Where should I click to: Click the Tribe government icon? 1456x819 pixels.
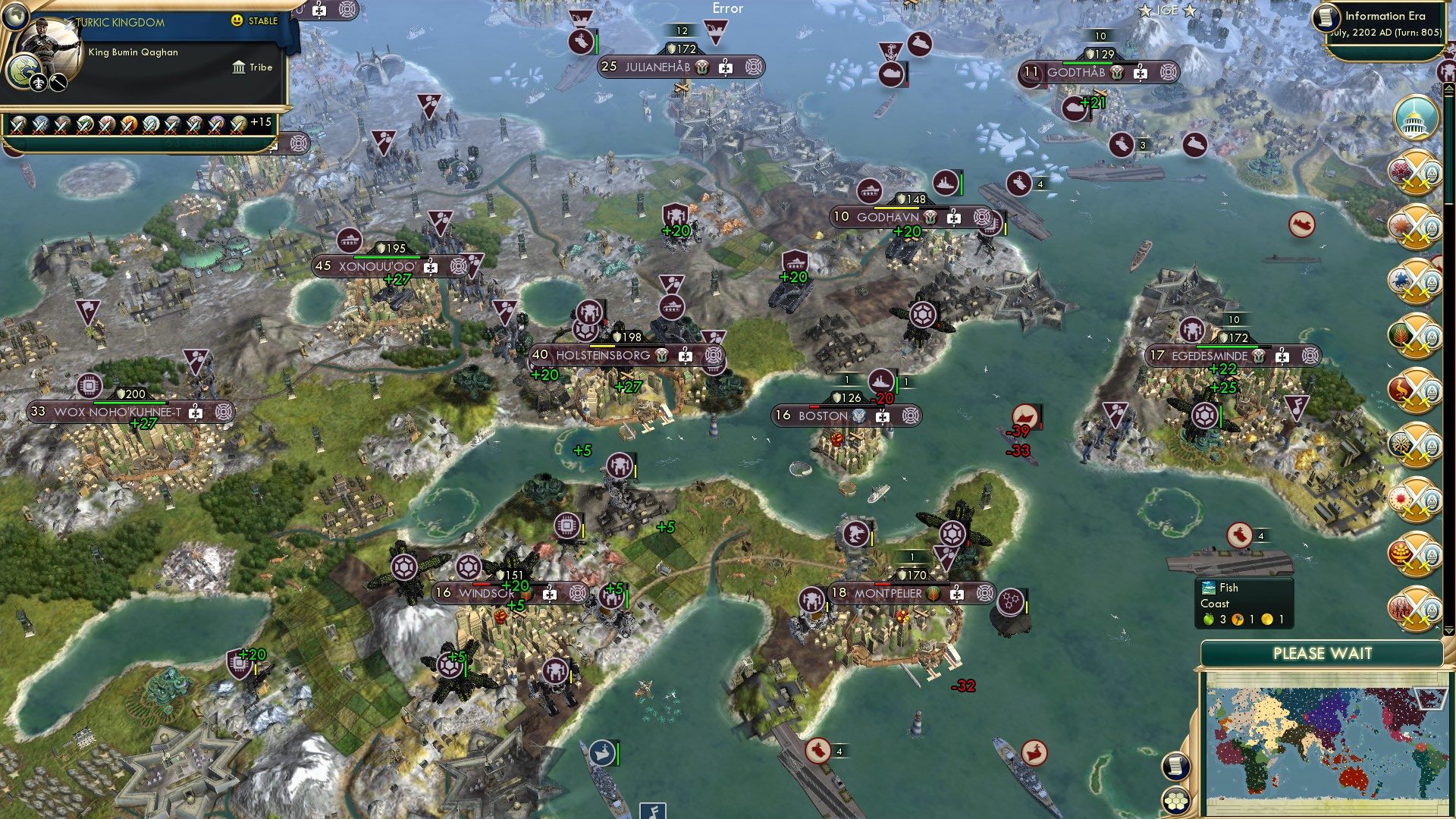(237, 67)
